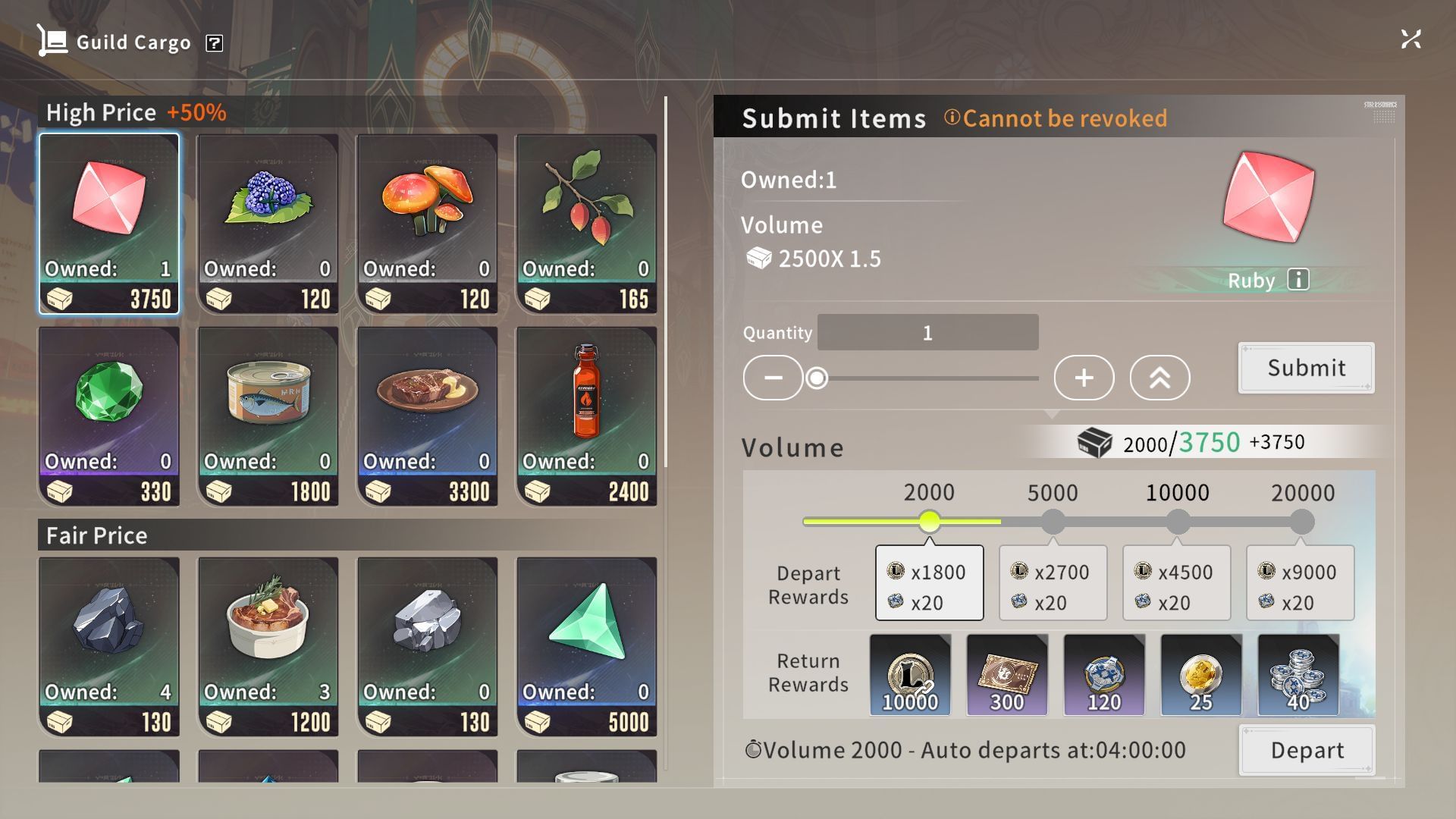This screenshot has height=819, width=1456.
Task: Select the red berry branch item
Action: pyautogui.click(x=587, y=224)
